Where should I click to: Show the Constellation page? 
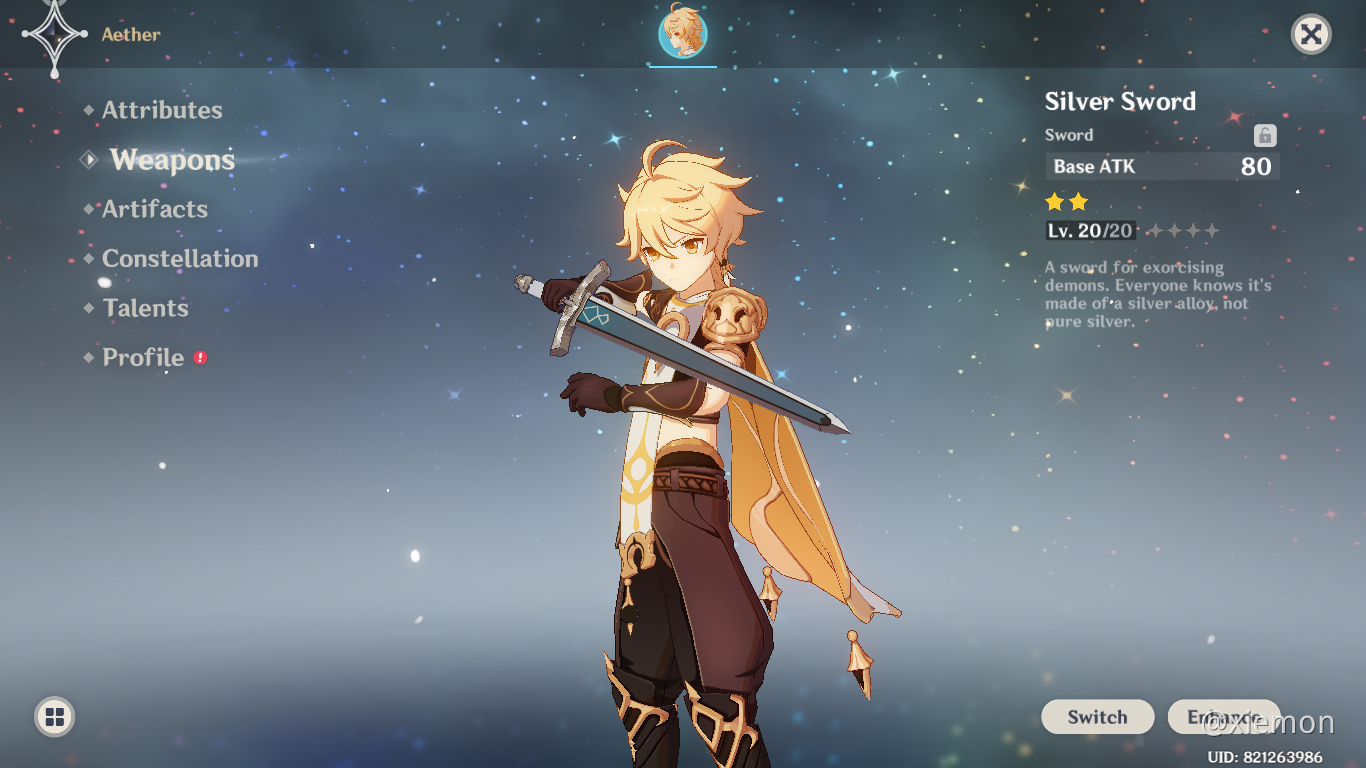click(179, 259)
